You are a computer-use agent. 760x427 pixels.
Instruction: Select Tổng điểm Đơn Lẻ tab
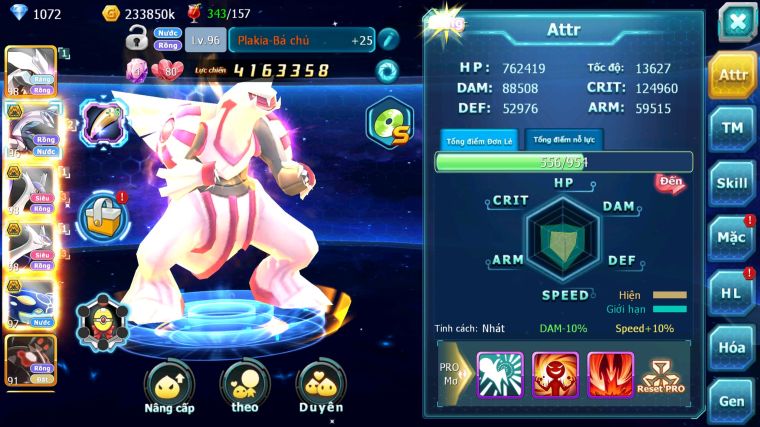pyautogui.click(x=479, y=140)
